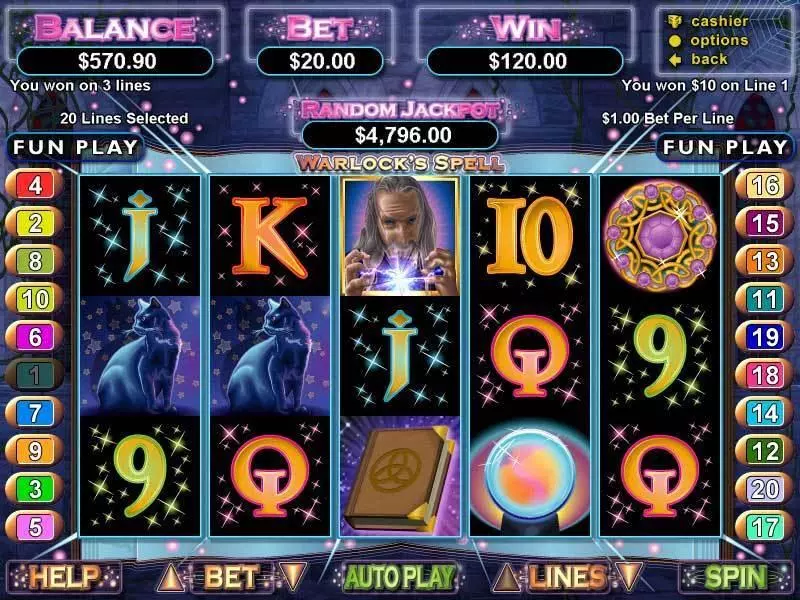Select payline number 1 marker

34,375
